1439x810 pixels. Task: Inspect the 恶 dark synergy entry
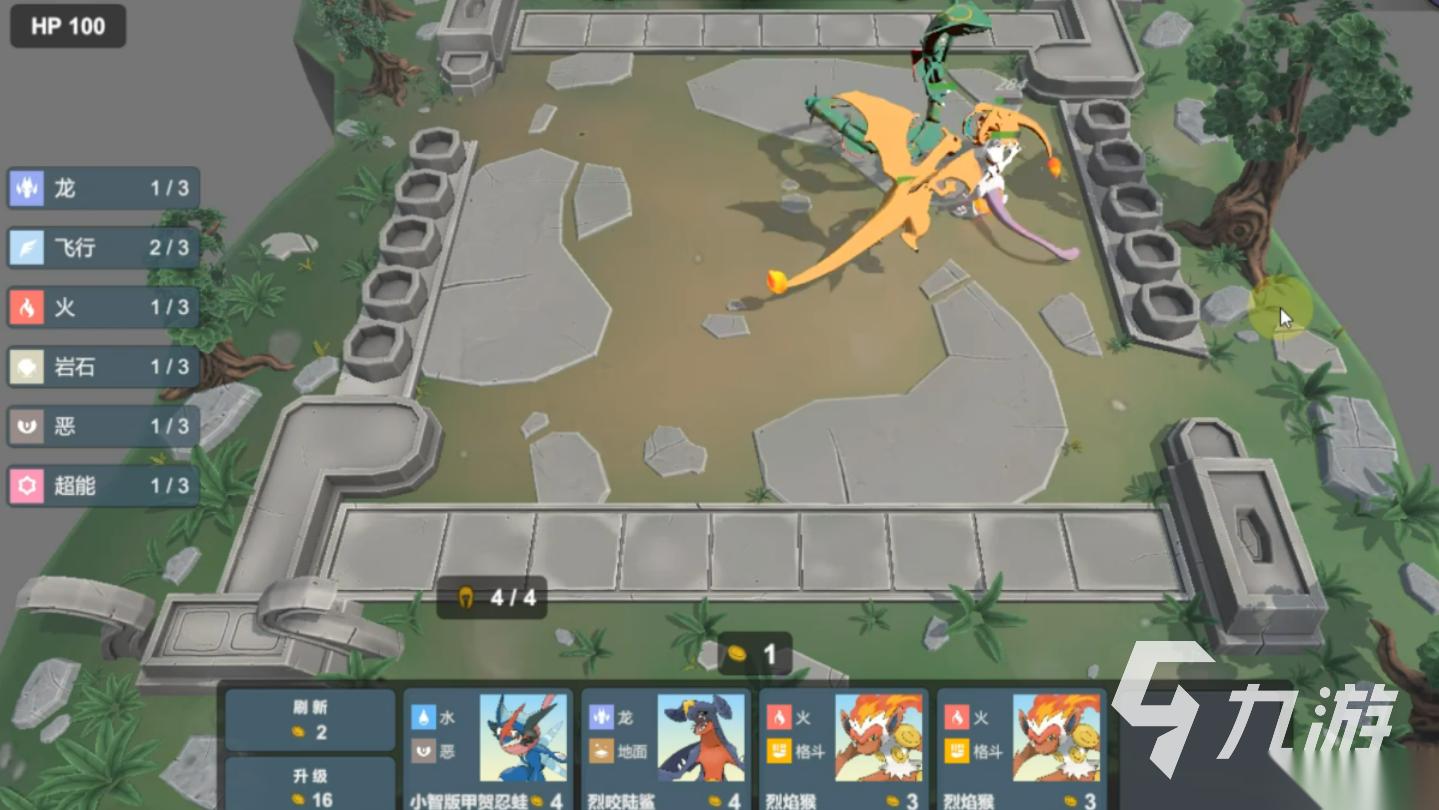tap(104, 426)
